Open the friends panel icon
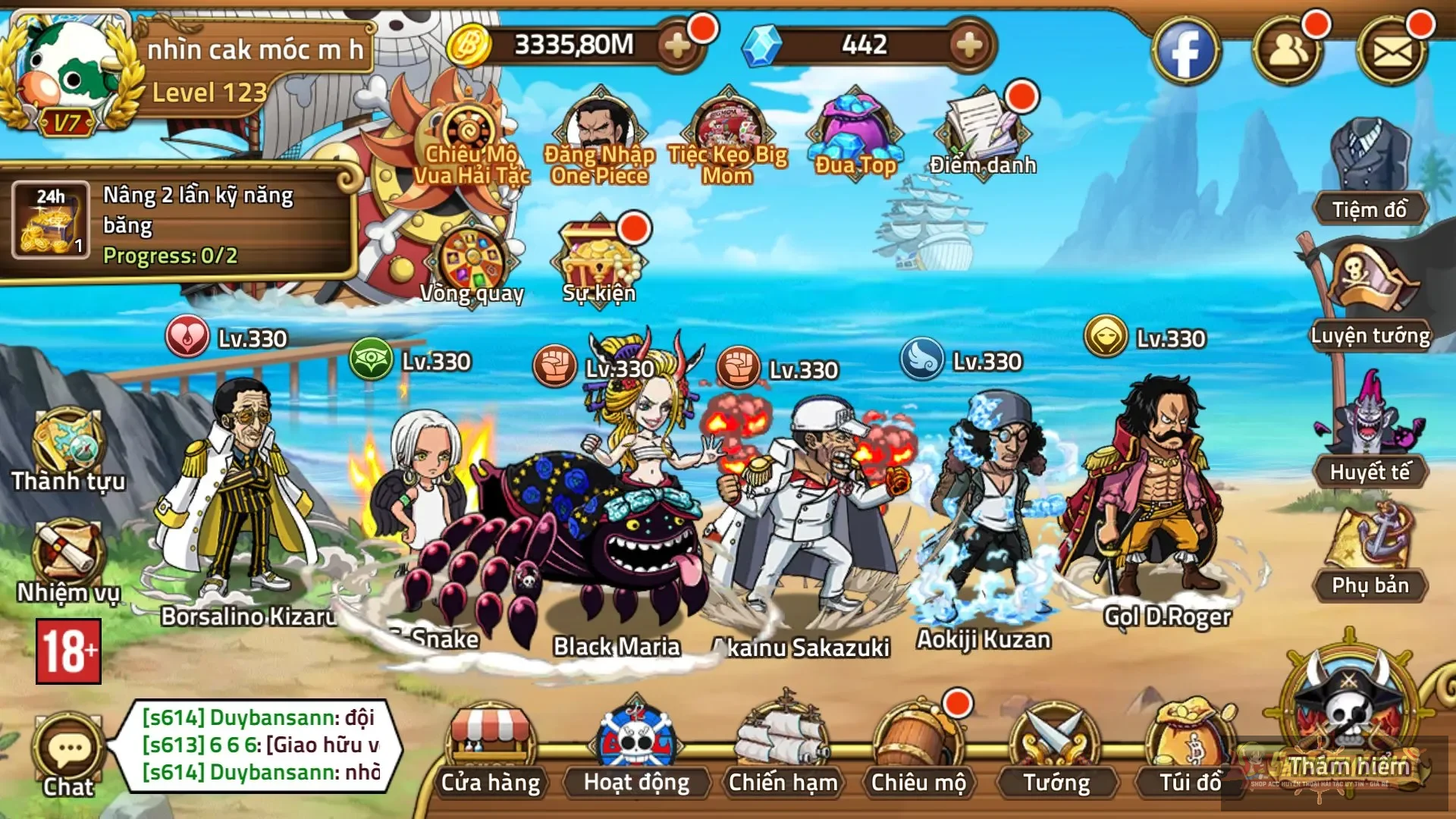The width and height of the screenshot is (1456, 819). (1298, 47)
